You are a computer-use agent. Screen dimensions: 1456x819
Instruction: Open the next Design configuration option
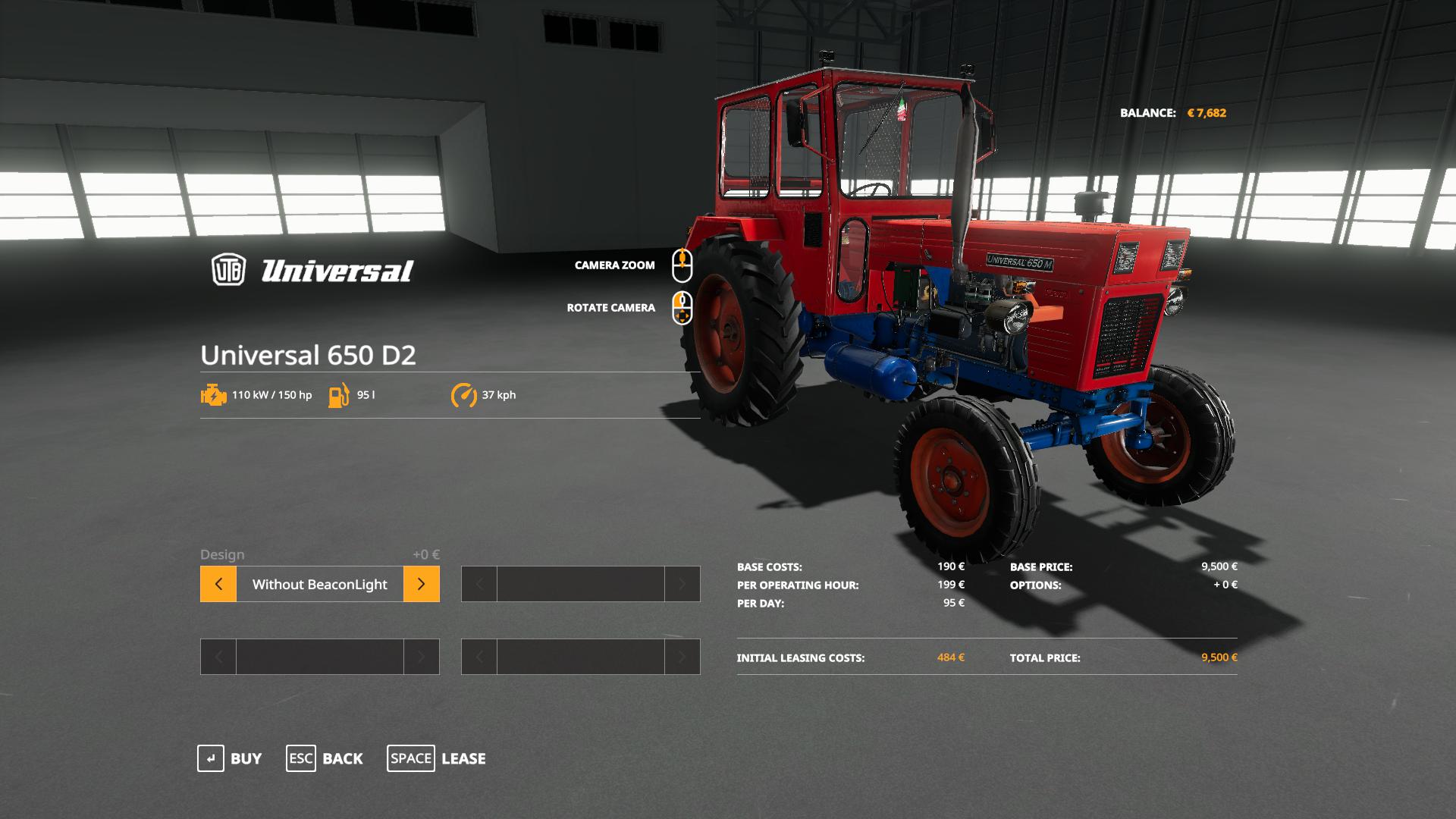pos(422,584)
